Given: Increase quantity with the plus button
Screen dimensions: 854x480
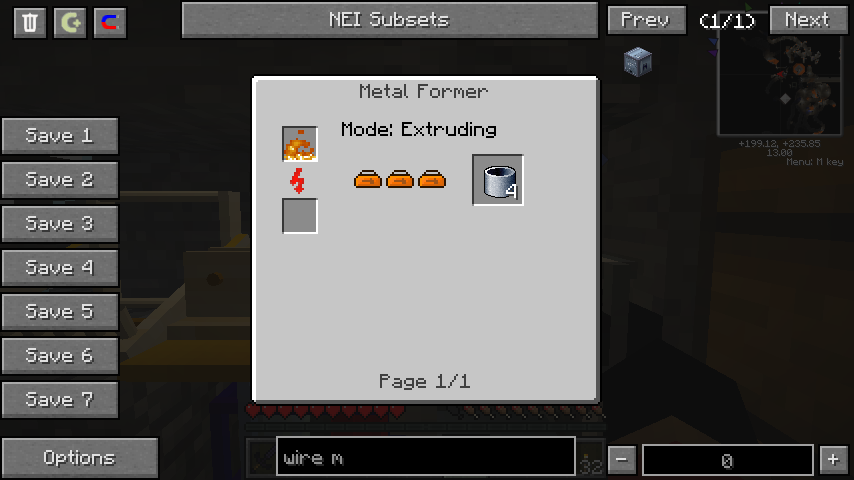Looking at the screenshot, I should tap(833, 460).
